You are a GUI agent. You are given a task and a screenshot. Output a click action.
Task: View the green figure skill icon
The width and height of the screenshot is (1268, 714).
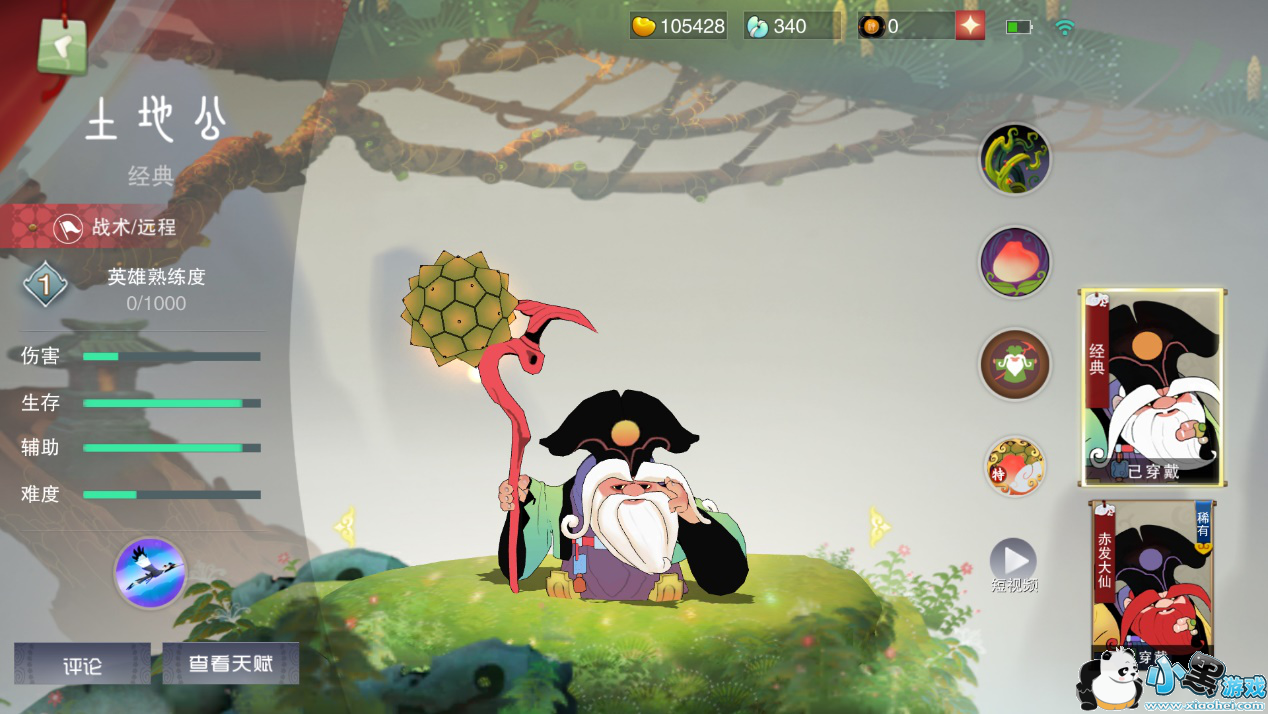coord(1014,365)
